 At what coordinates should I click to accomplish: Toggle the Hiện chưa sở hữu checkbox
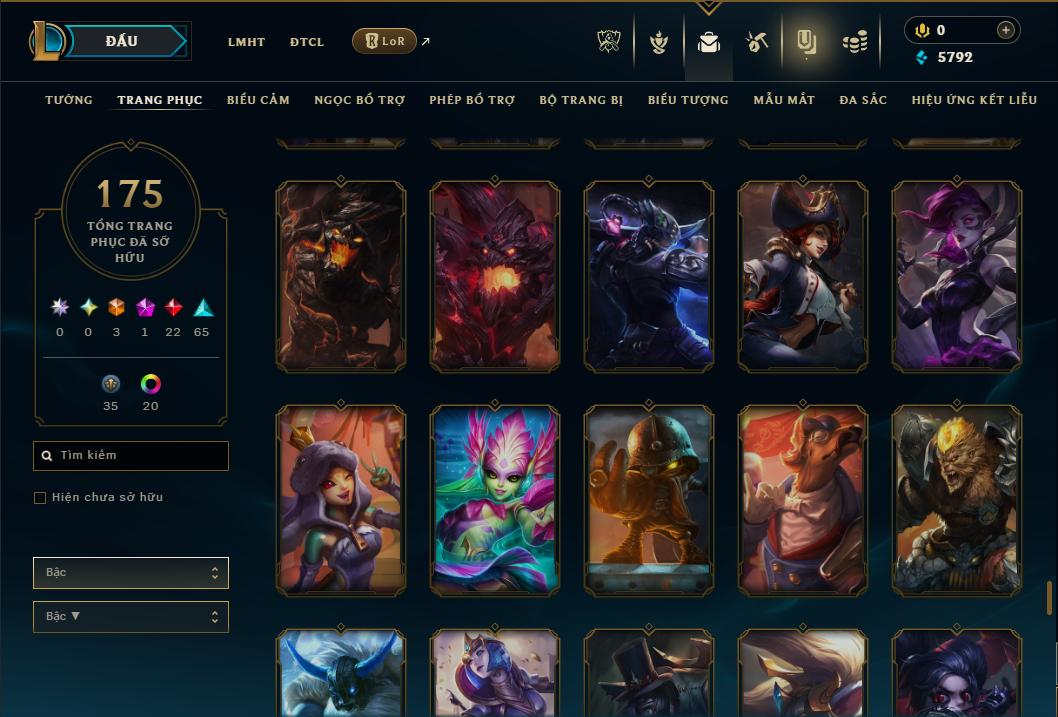click(40, 498)
